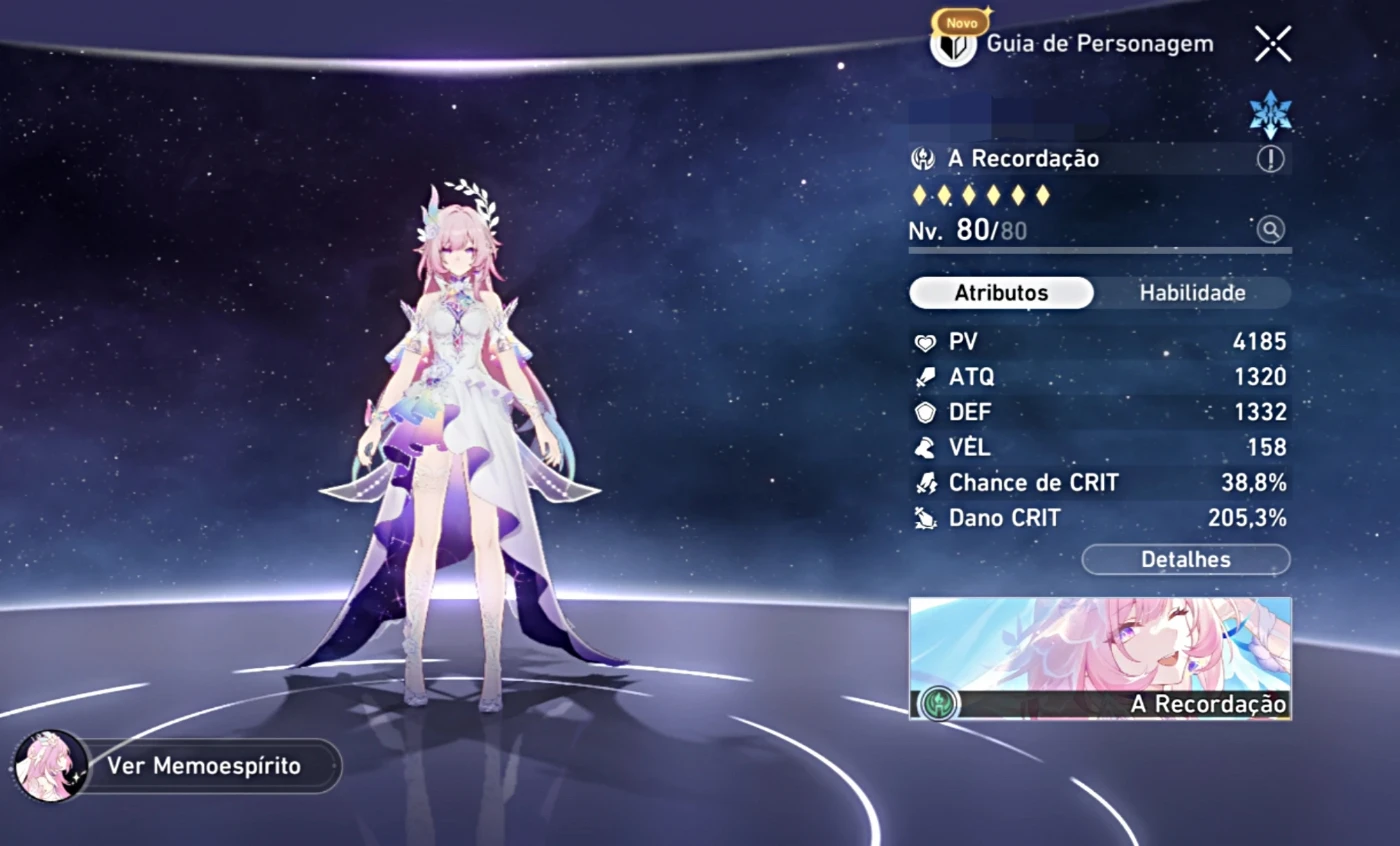
Task: Close the character screen with the X
Action: [x=1272, y=44]
